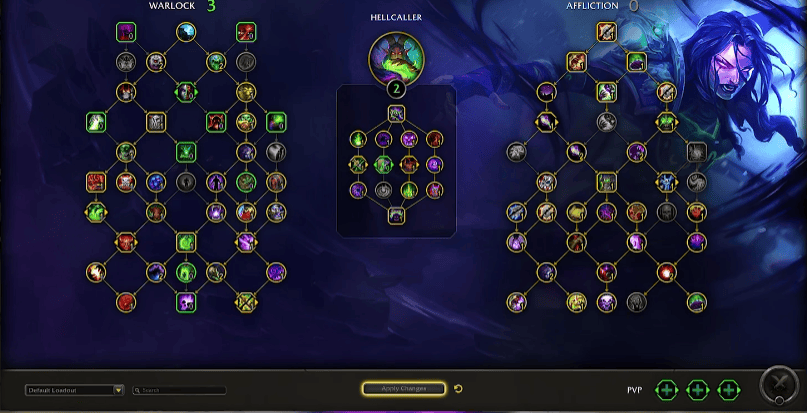Select the skull talent in Affliction's bottom row
This screenshot has height=413, width=807.
coord(606,300)
